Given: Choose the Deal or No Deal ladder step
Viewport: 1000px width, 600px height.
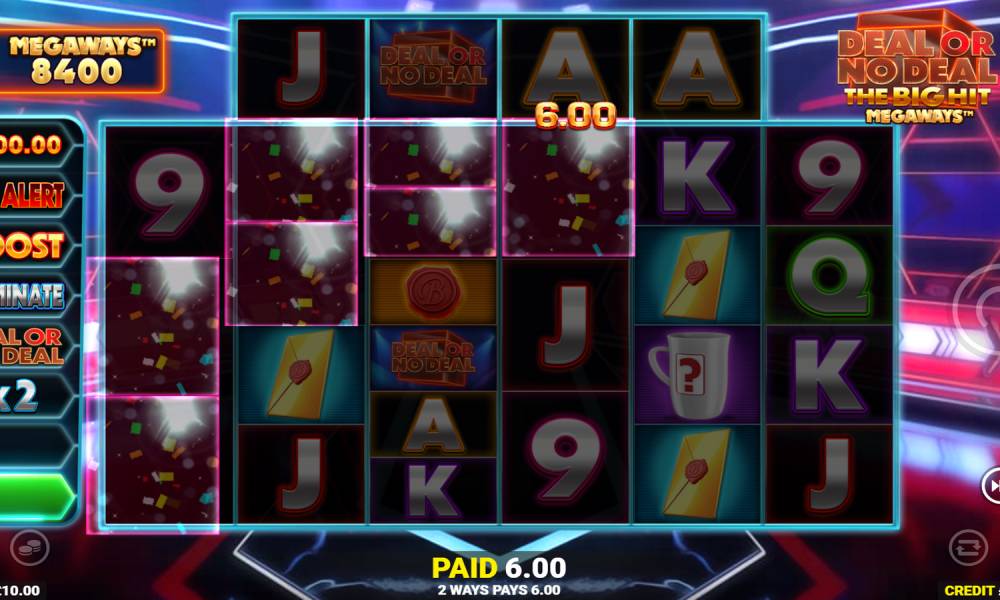Looking at the screenshot, I should pos(36,345).
